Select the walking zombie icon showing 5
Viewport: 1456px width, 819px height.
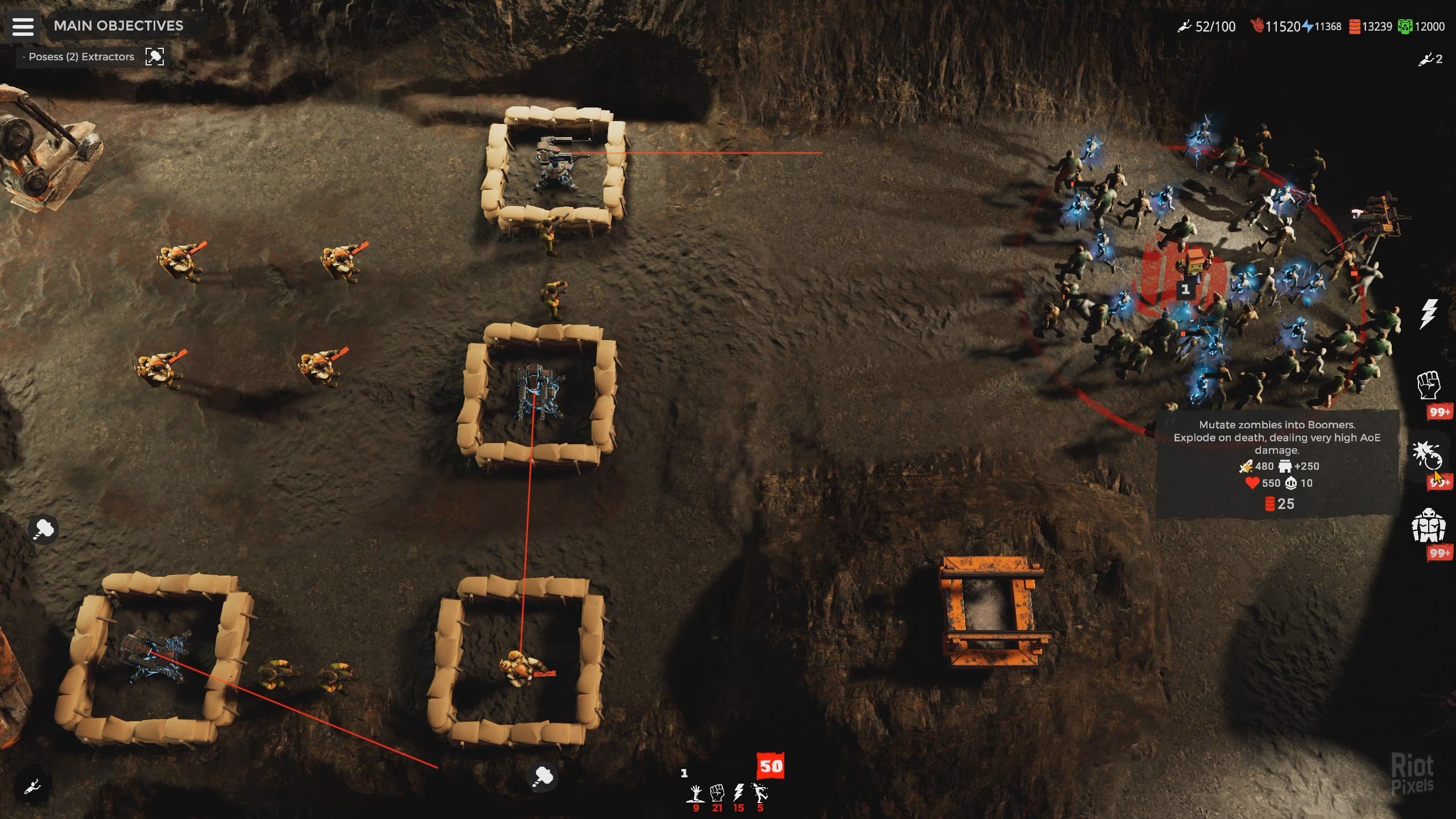(760, 792)
